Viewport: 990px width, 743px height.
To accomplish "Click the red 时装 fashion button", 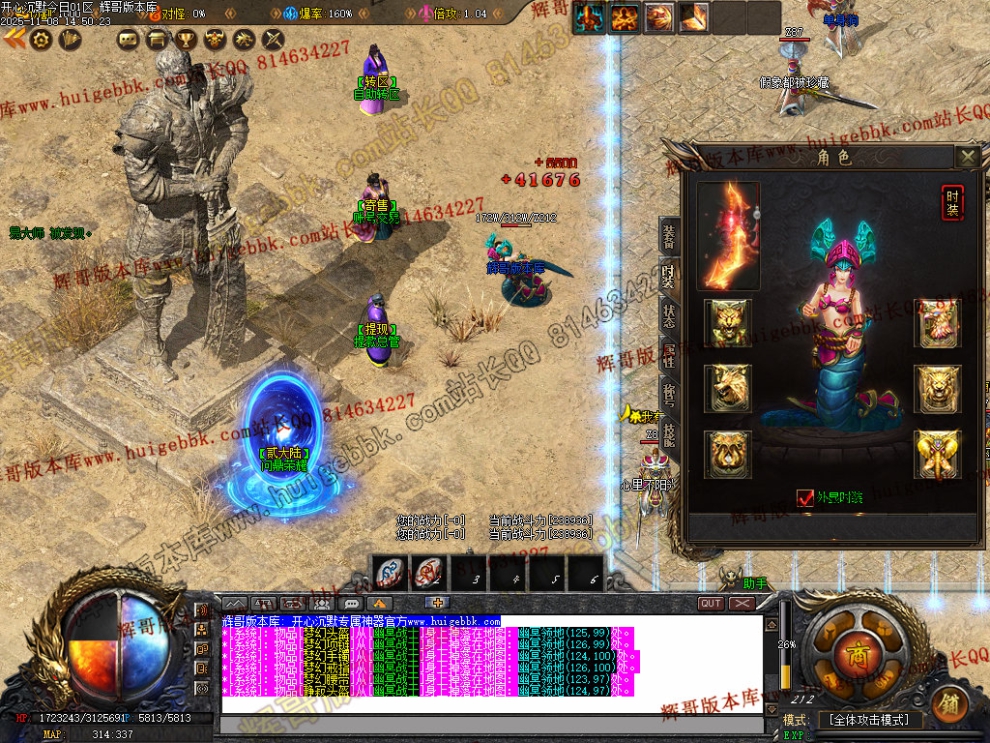I will click(x=953, y=203).
